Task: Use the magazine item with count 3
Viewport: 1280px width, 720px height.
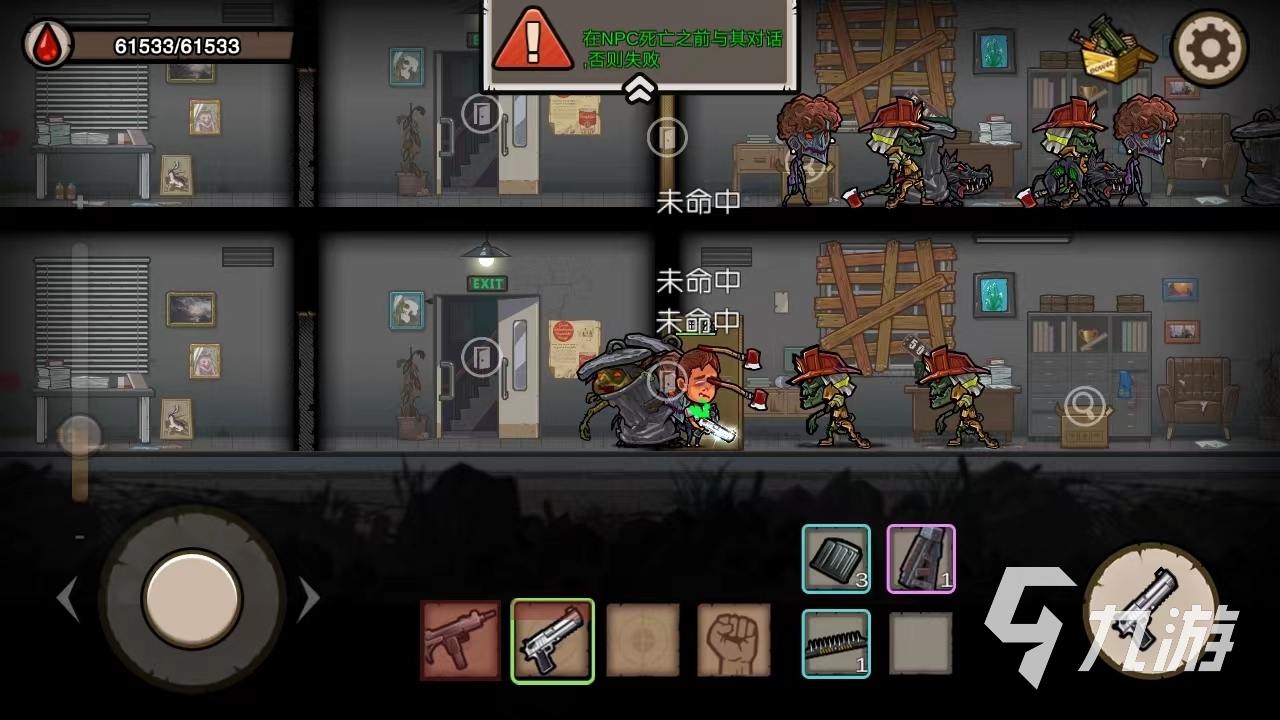Action: [x=836, y=559]
